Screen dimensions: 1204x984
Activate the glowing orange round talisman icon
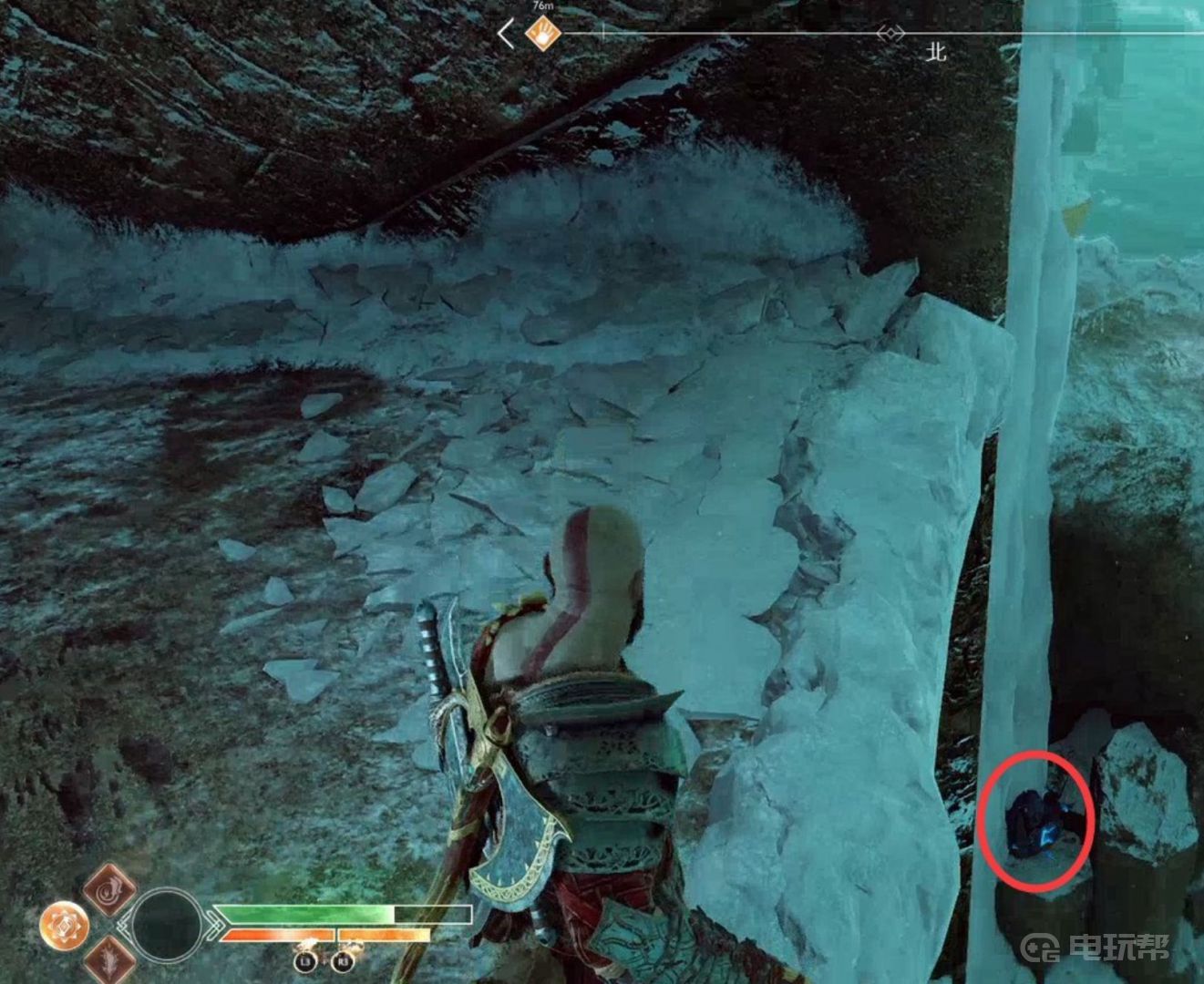point(65,926)
